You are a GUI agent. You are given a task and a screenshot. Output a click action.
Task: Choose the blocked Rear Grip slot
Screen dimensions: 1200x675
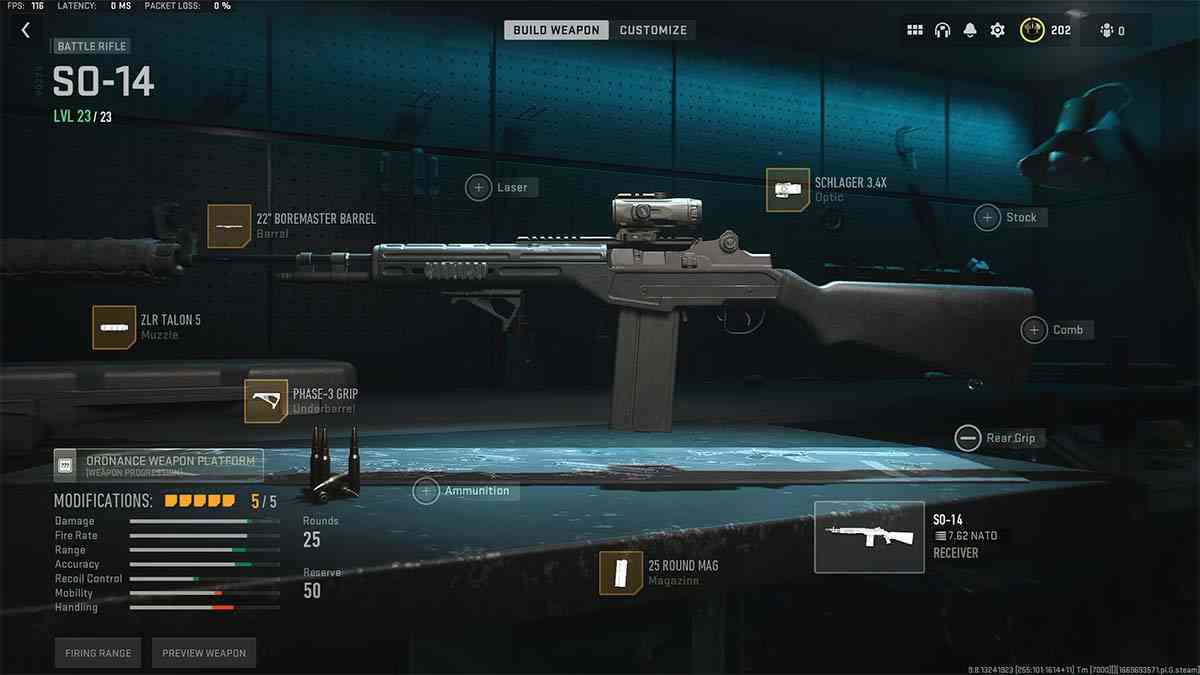[x=968, y=438]
